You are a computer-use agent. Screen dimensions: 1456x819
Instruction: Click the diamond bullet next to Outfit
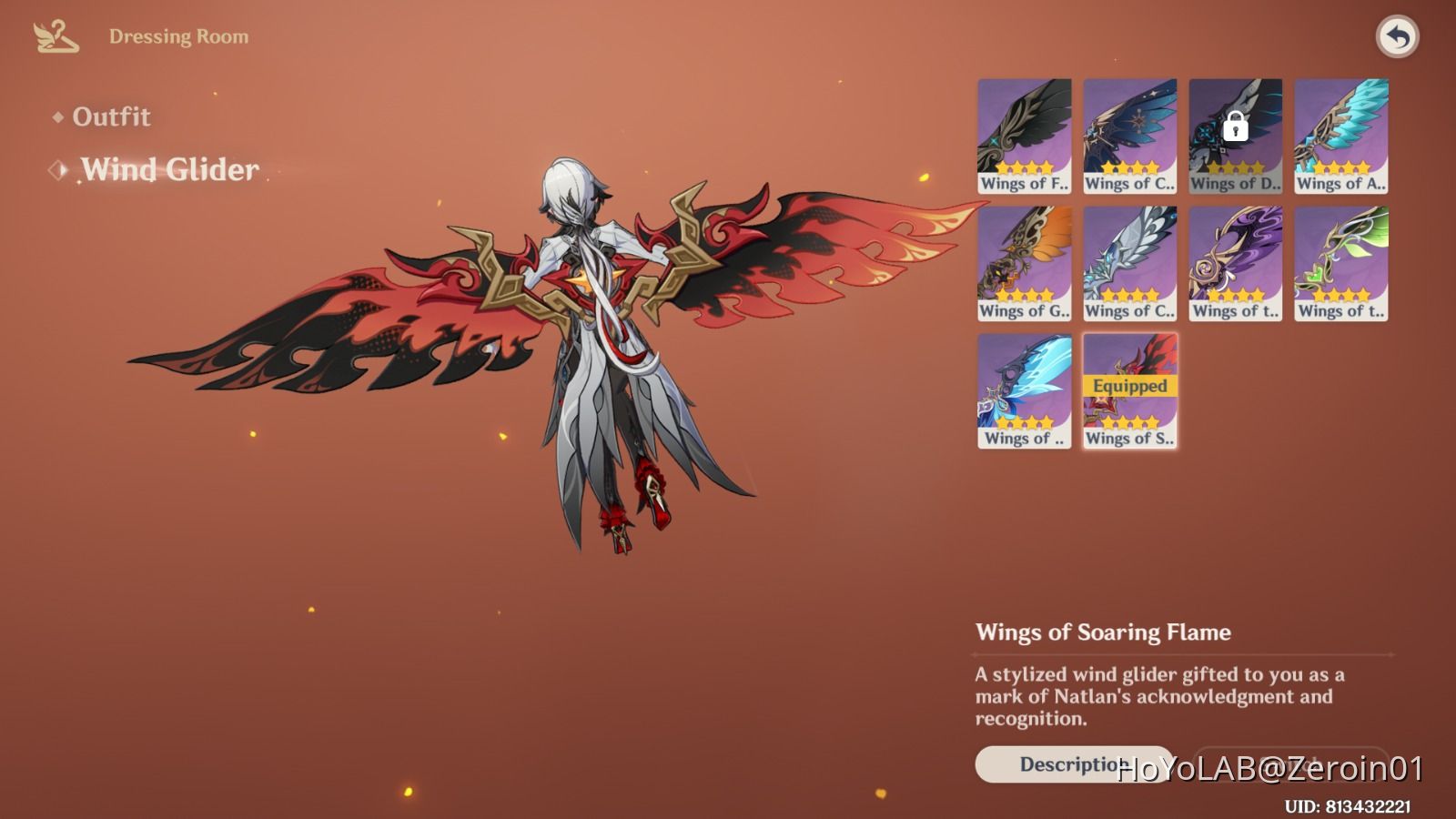pos(56,116)
